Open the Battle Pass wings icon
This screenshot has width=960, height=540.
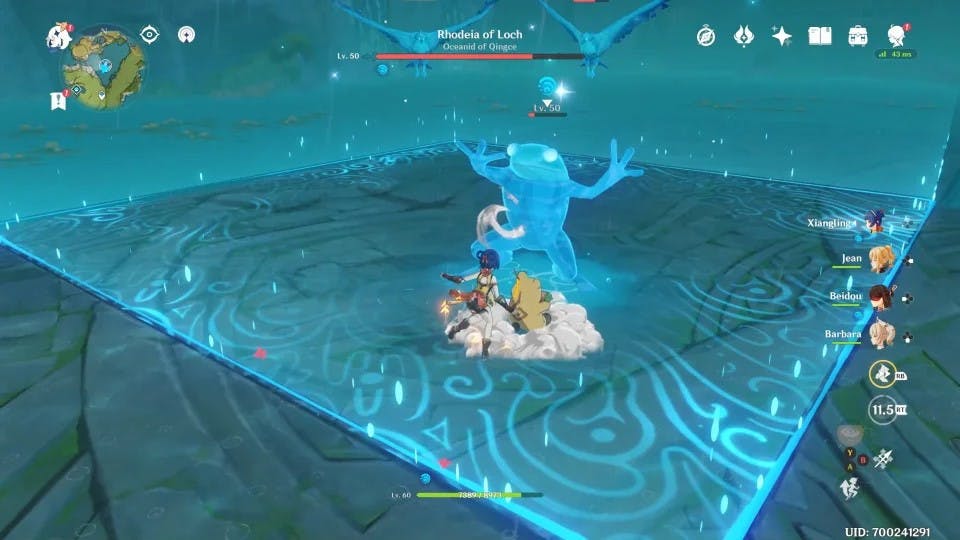[x=744, y=36]
